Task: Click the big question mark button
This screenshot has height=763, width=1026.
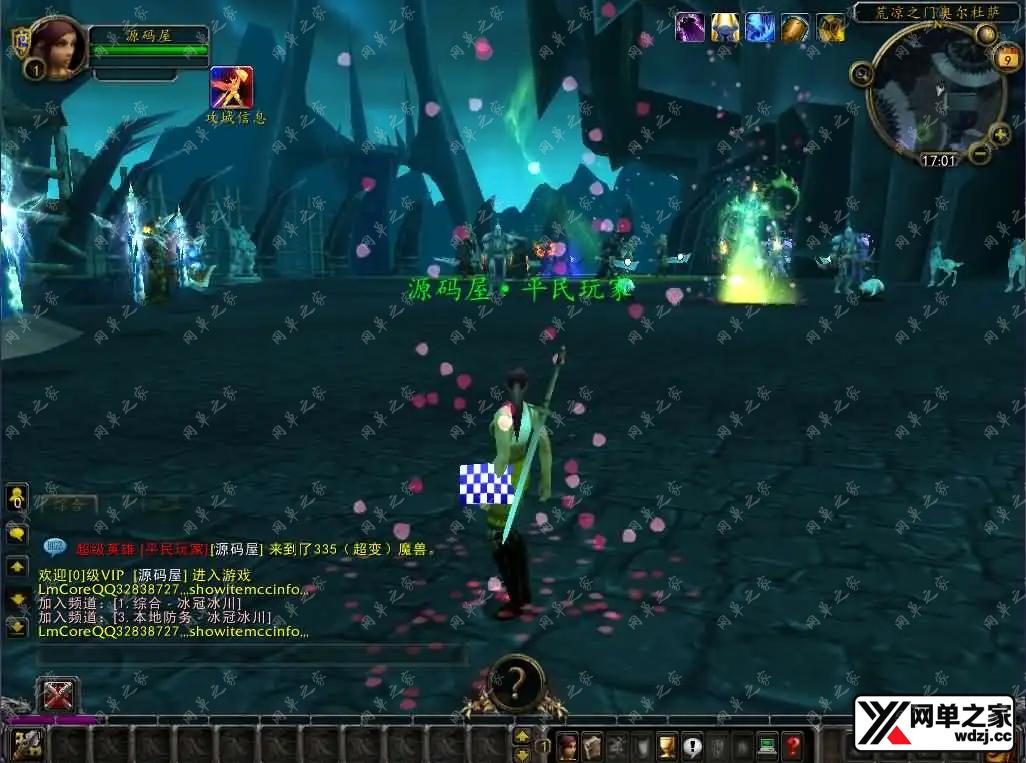Action: (x=515, y=683)
